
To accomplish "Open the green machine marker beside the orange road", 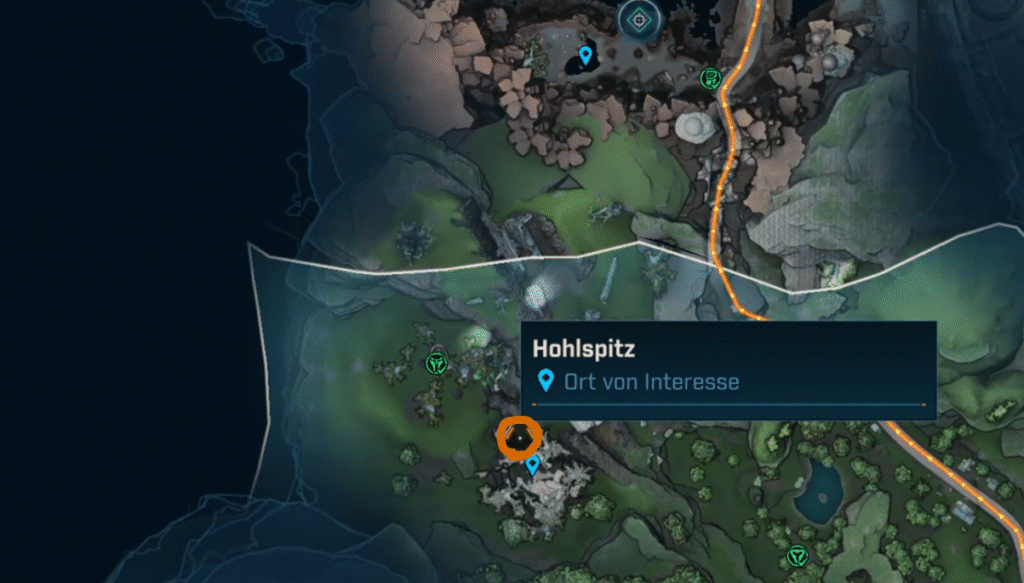I will tap(711, 78).
